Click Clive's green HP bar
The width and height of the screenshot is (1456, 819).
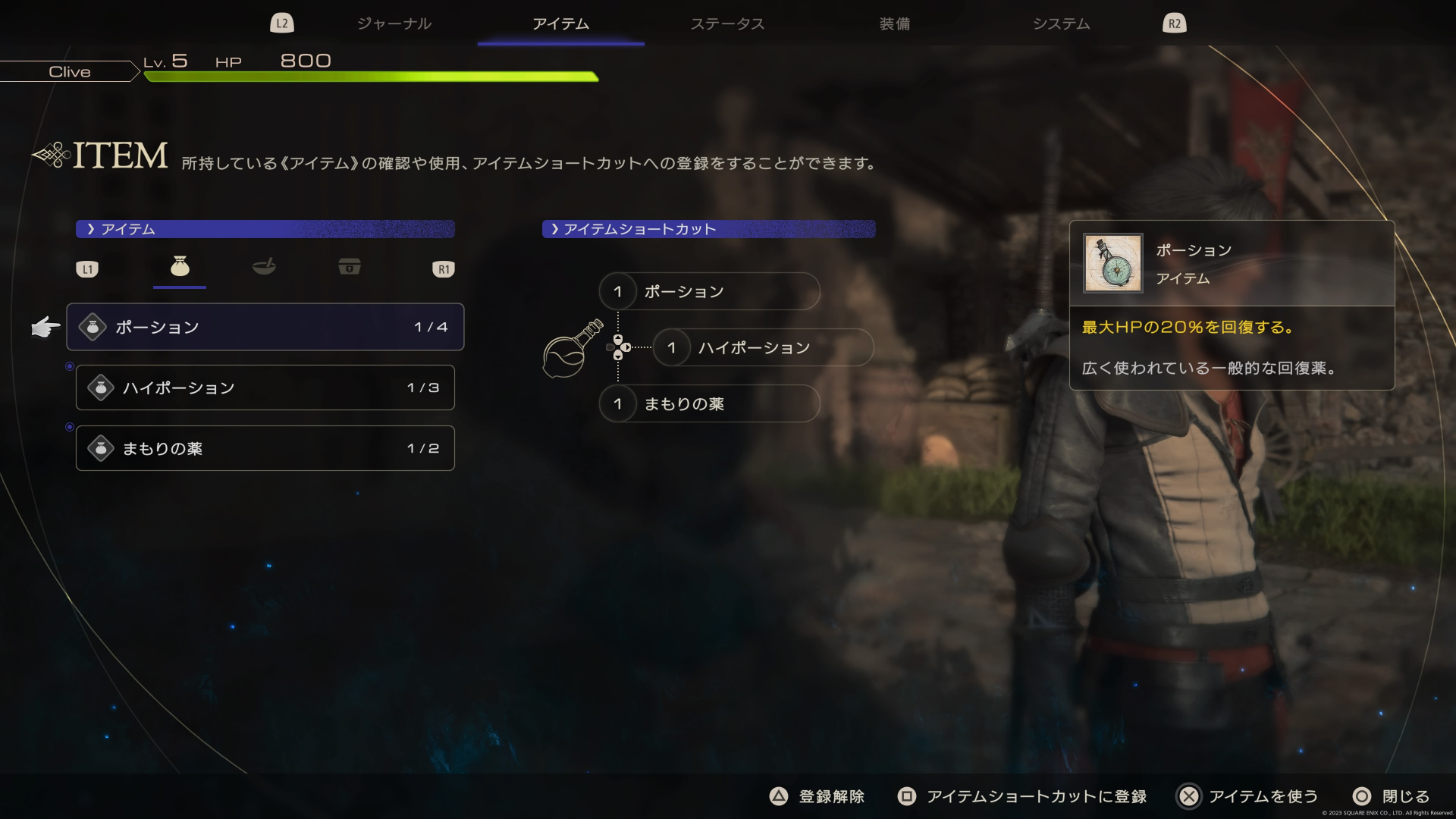(372, 77)
